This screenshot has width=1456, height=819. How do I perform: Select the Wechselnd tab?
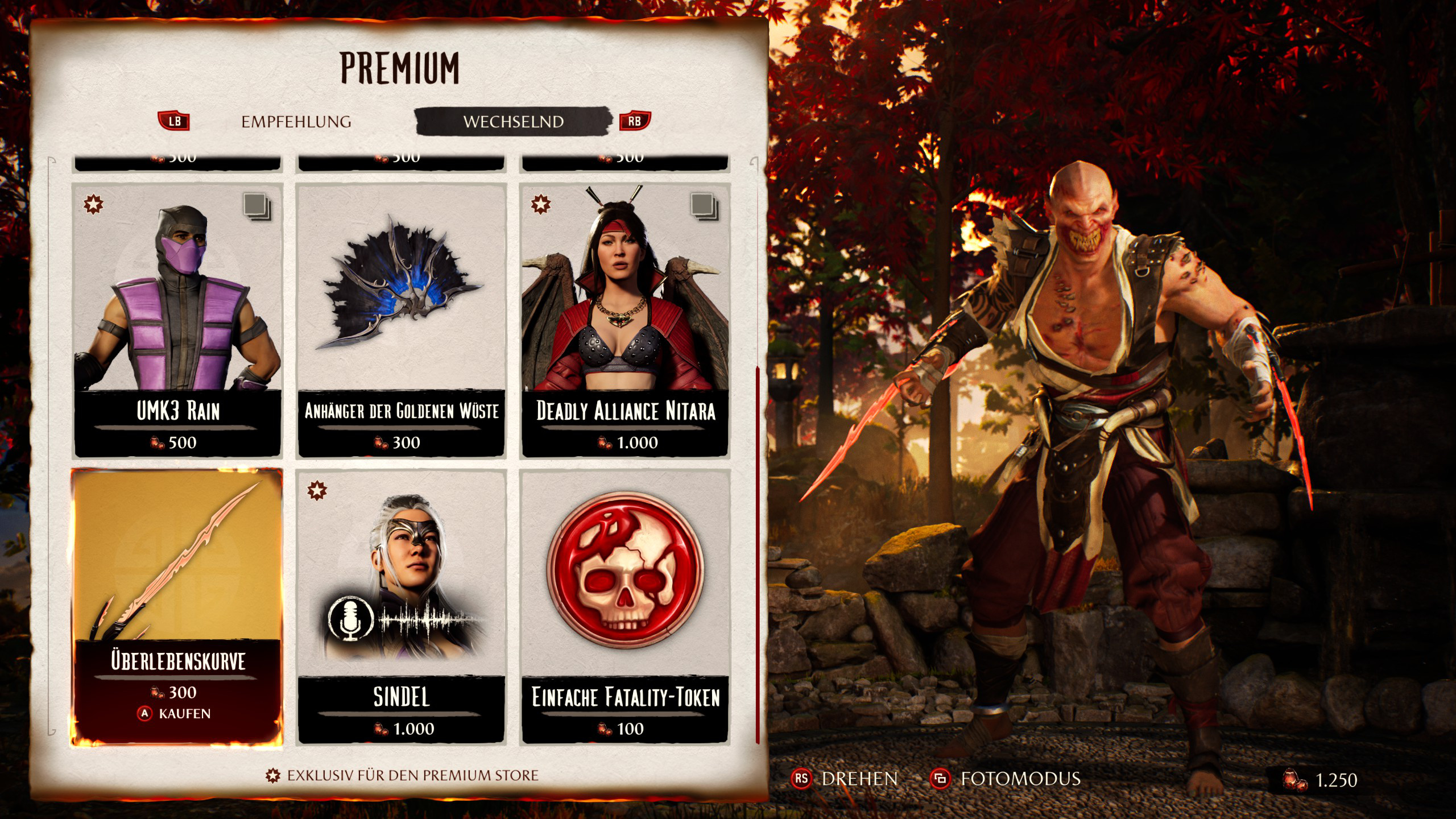click(513, 122)
